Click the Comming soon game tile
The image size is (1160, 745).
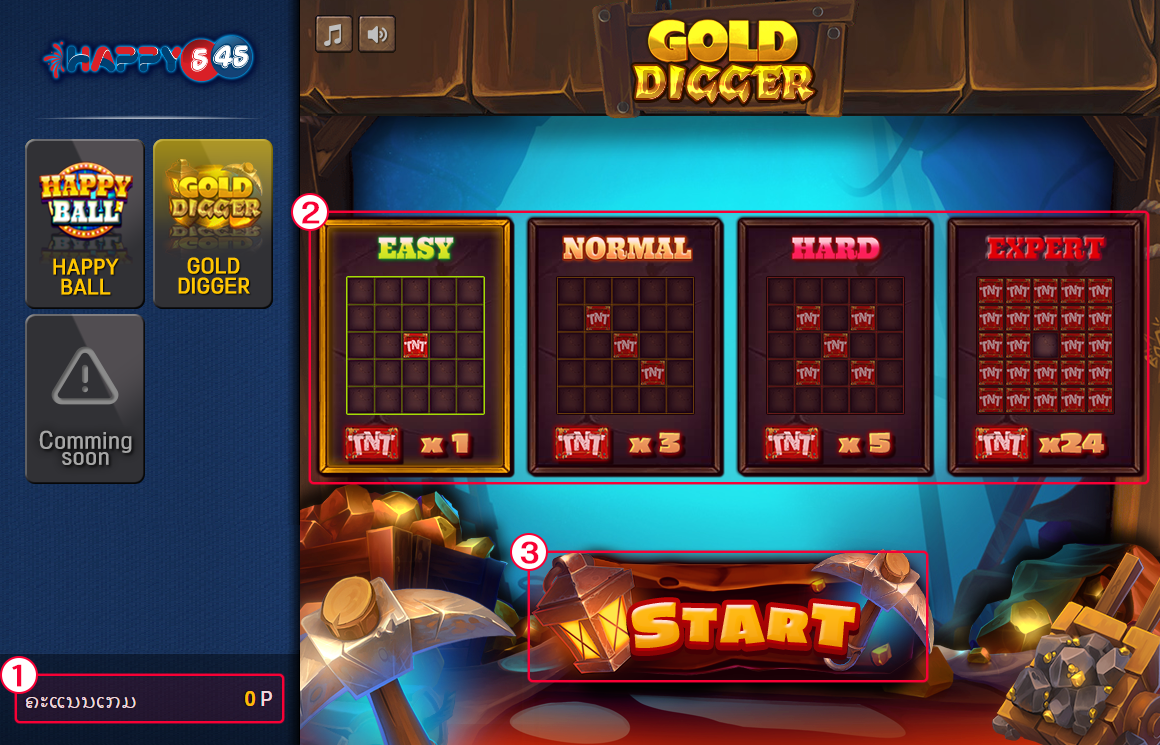click(x=85, y=398)
